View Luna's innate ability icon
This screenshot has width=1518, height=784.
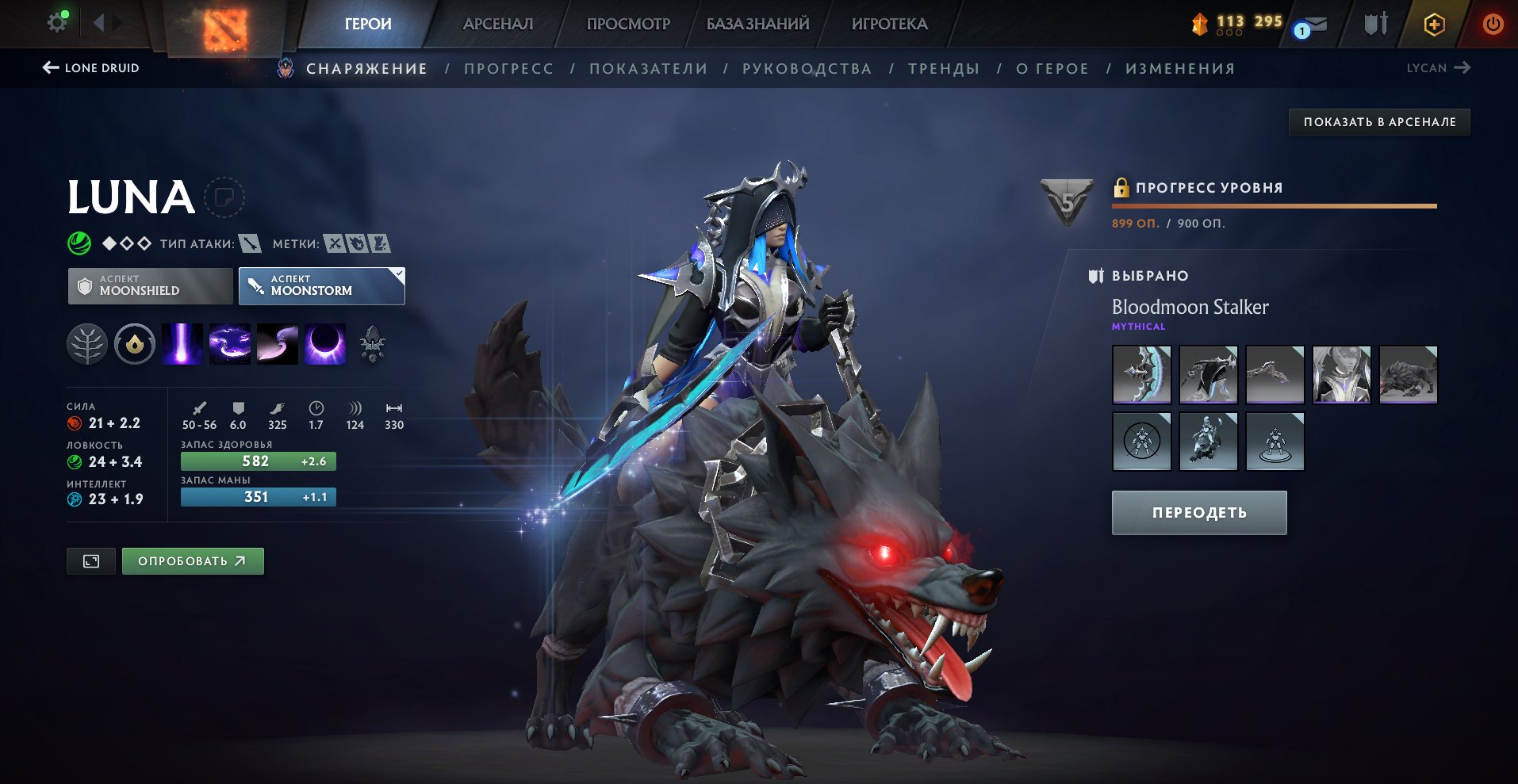[x=135, y=344]
